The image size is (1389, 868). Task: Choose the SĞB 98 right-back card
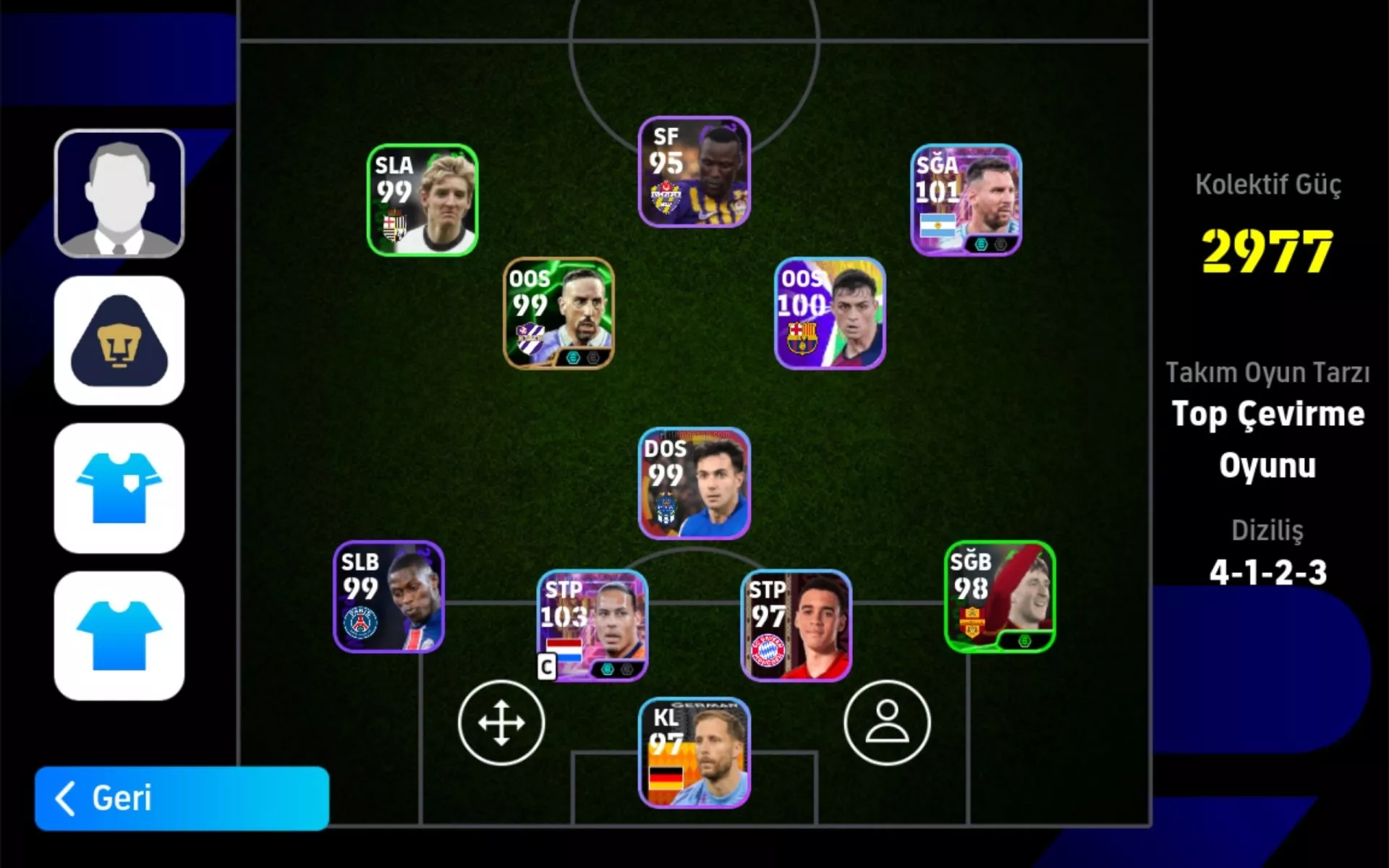pos(1000,597)
